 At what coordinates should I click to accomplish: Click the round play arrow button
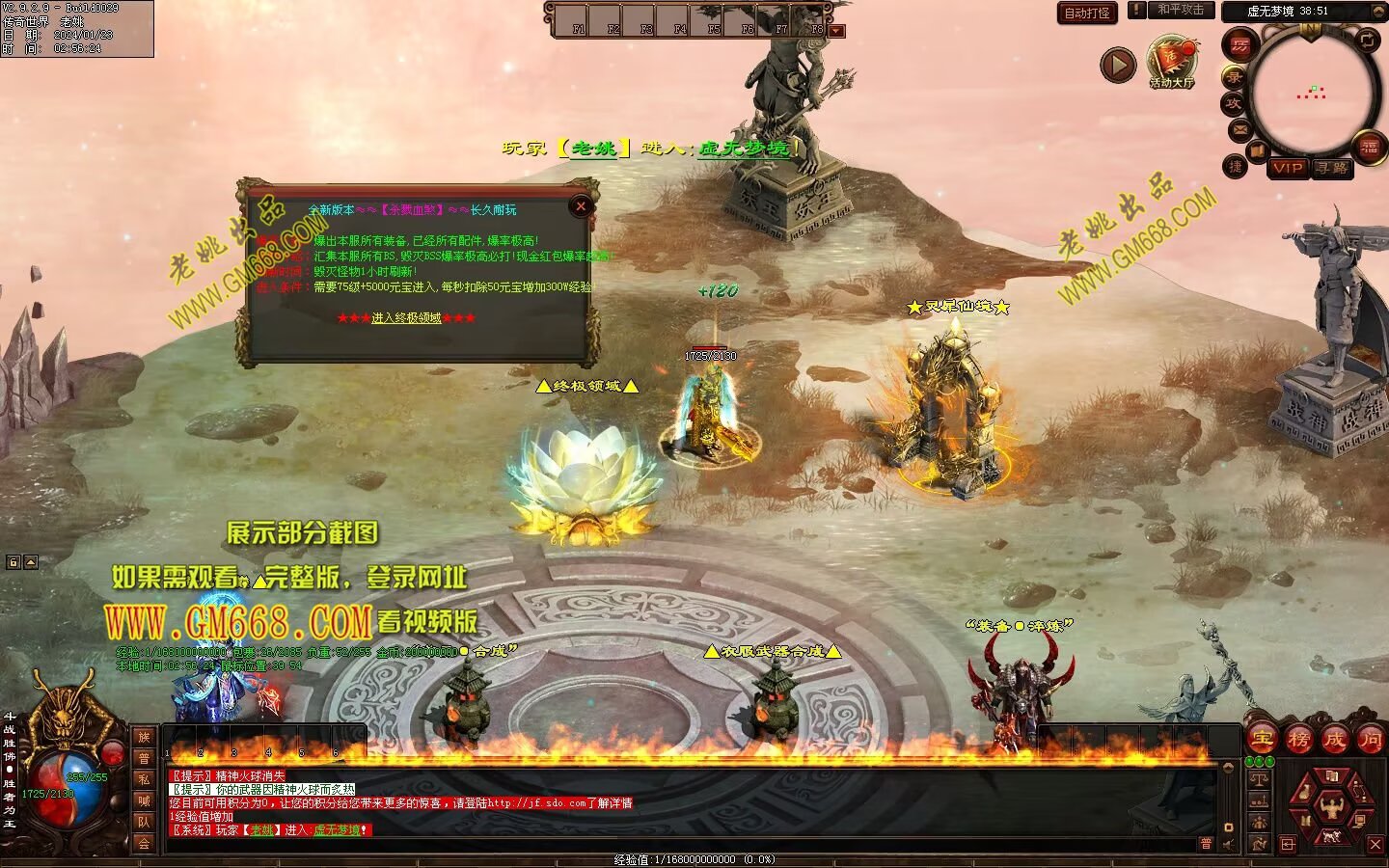[x=1118, y=65]
